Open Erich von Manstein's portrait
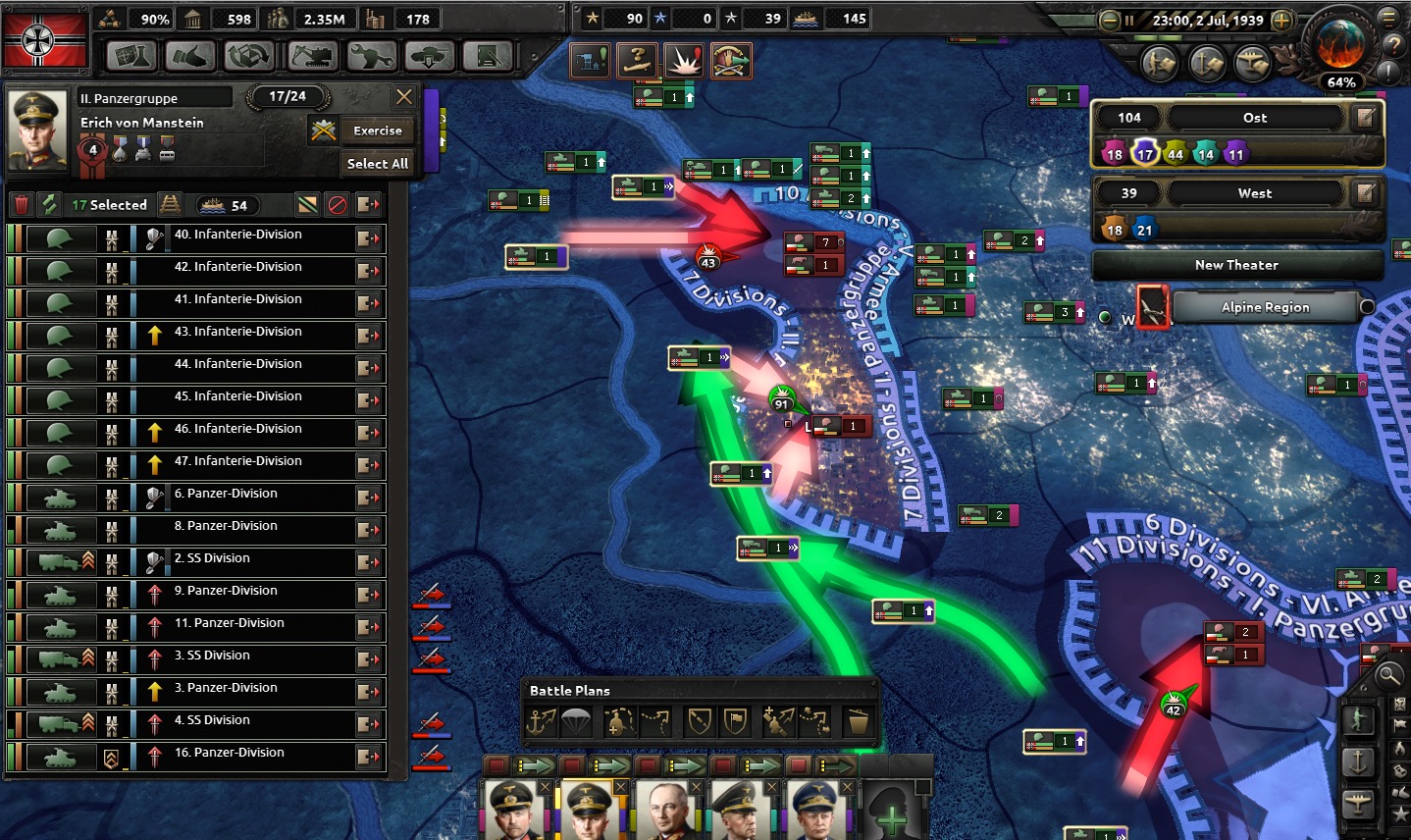Viewport: 1411px width, 840px height. pyautogui.click(x=37, y=131)
